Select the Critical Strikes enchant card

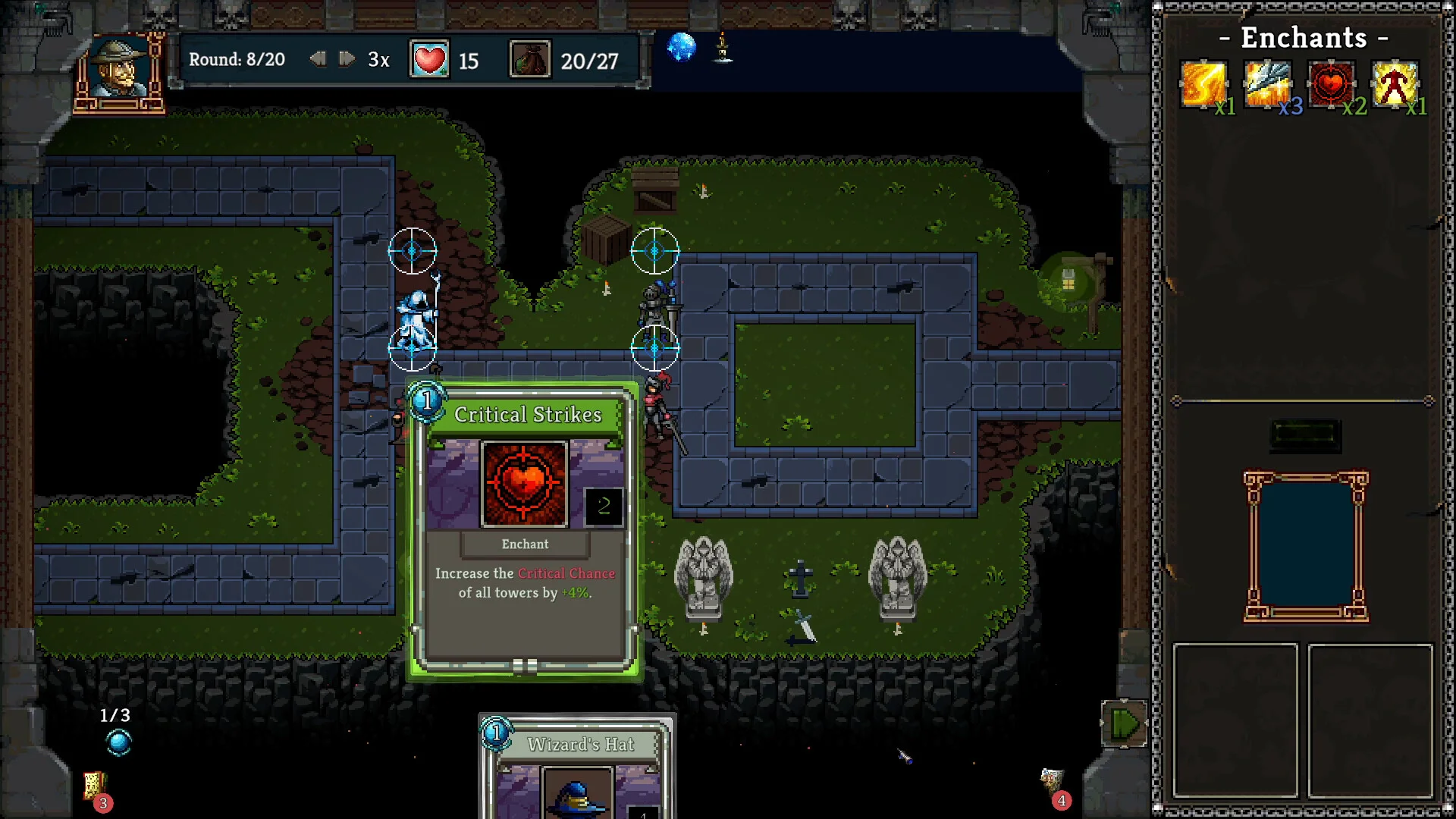(x=525, y=531)
